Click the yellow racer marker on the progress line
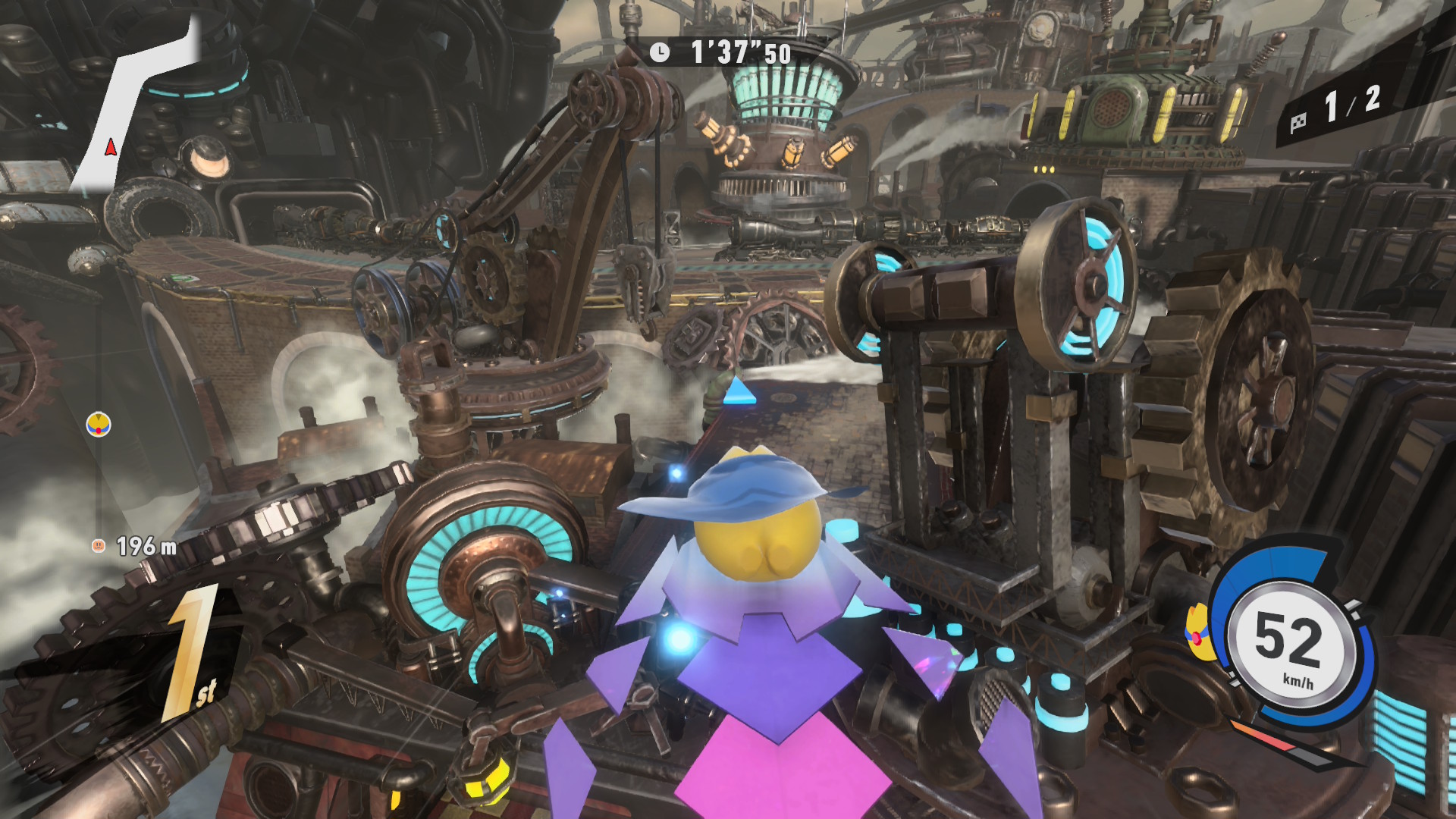This screenshot has width=1456, height=819. [x=99, y=424]
